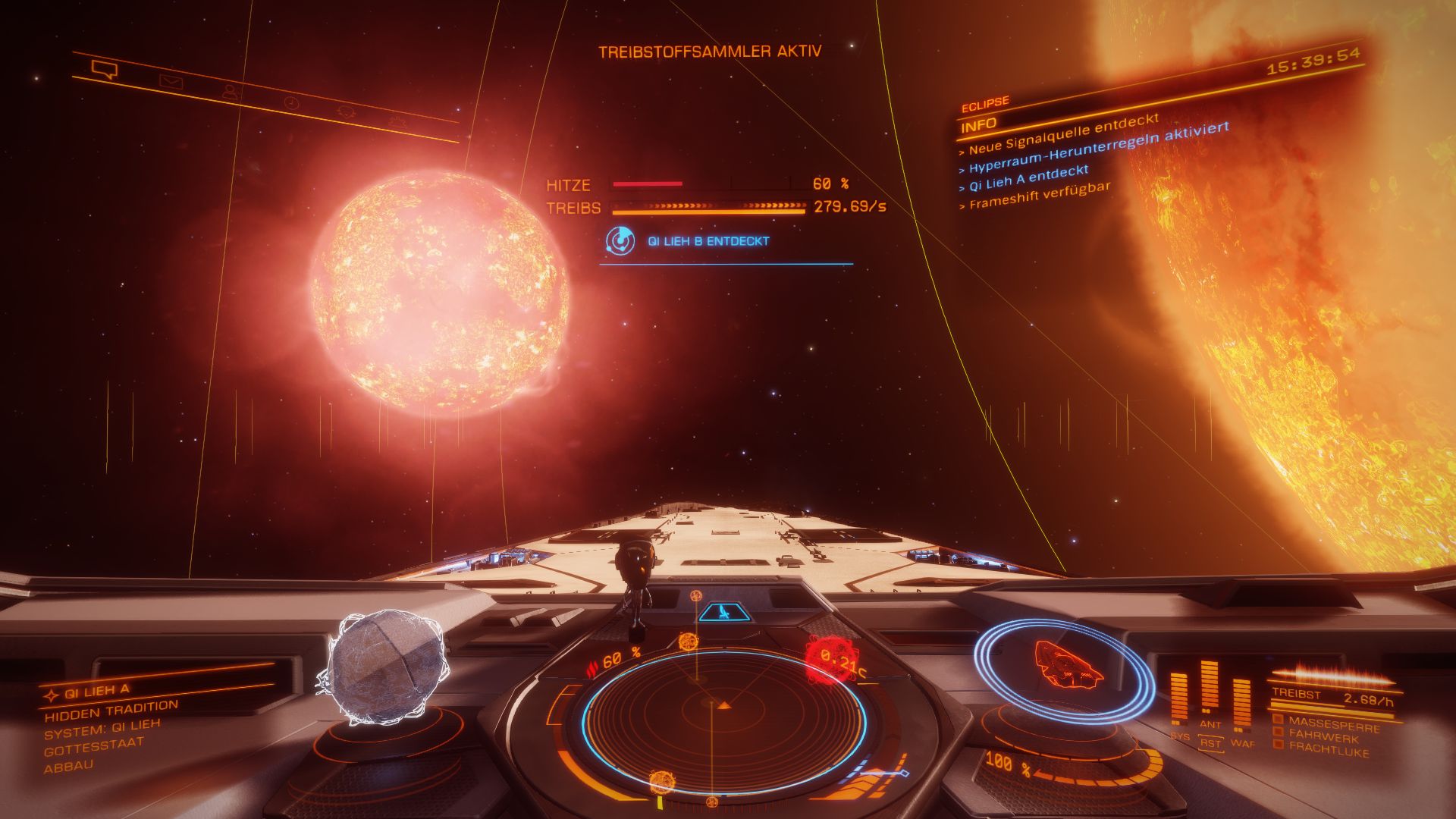Open the friends person-silhouette tab
This screenshot has height=819, width=1456.
[x=231, y=93]
